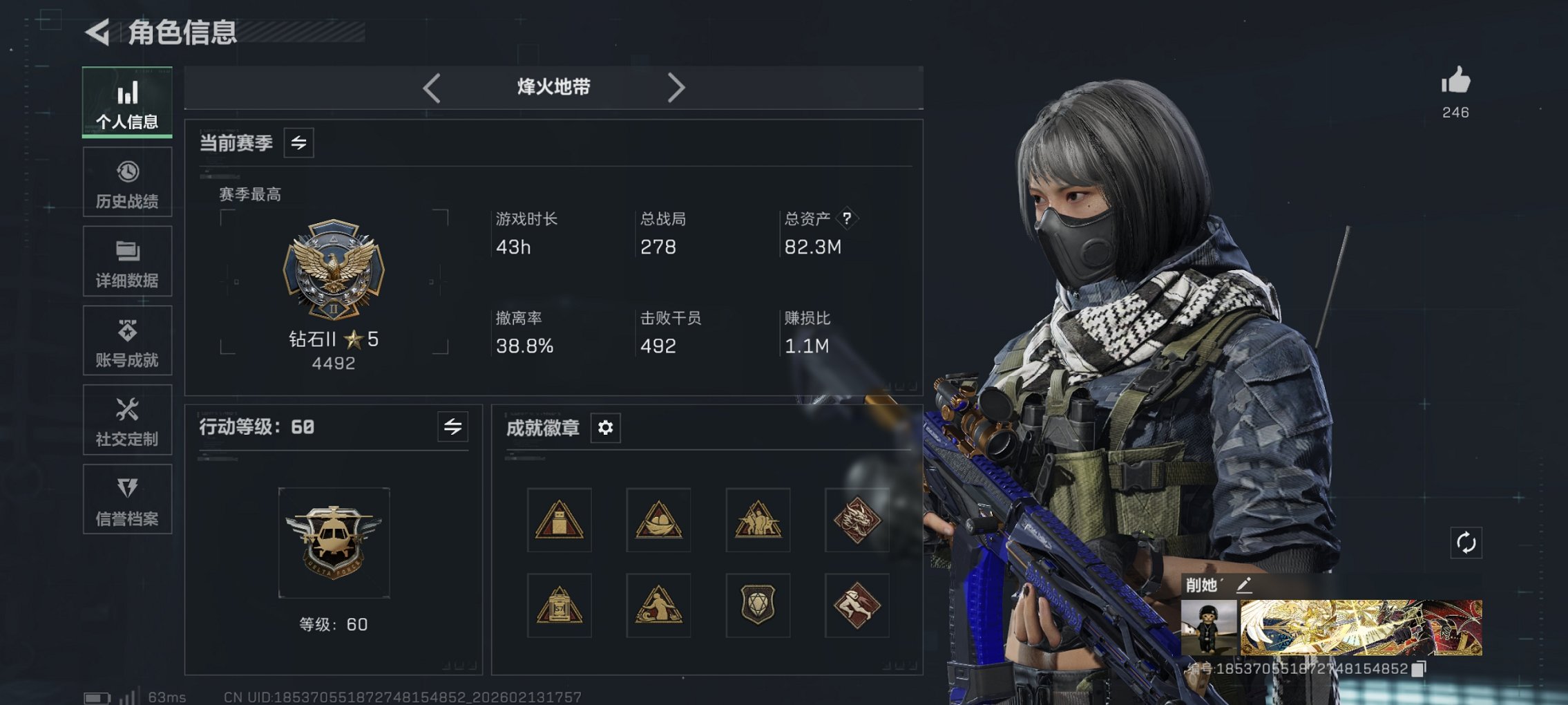
Task: Go to previous mode with left arrow
Action: click(432, 87)
